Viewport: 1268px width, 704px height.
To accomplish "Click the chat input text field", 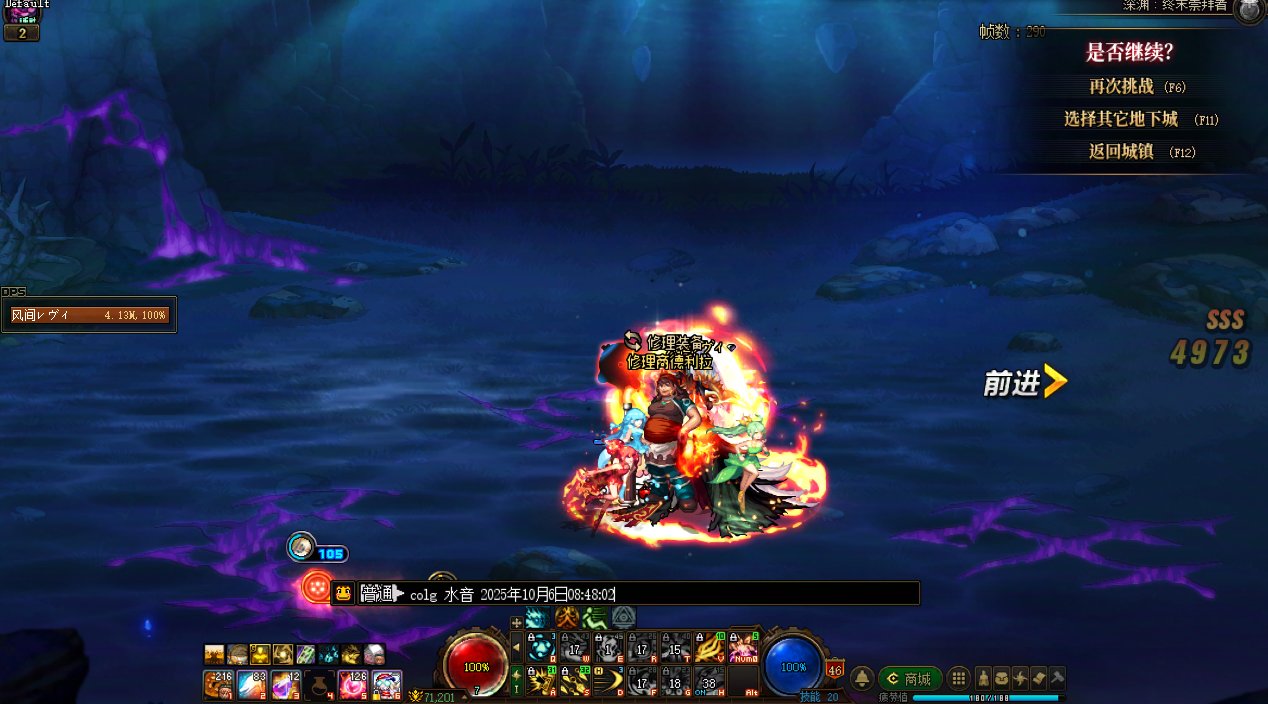I will click(760, 594).
